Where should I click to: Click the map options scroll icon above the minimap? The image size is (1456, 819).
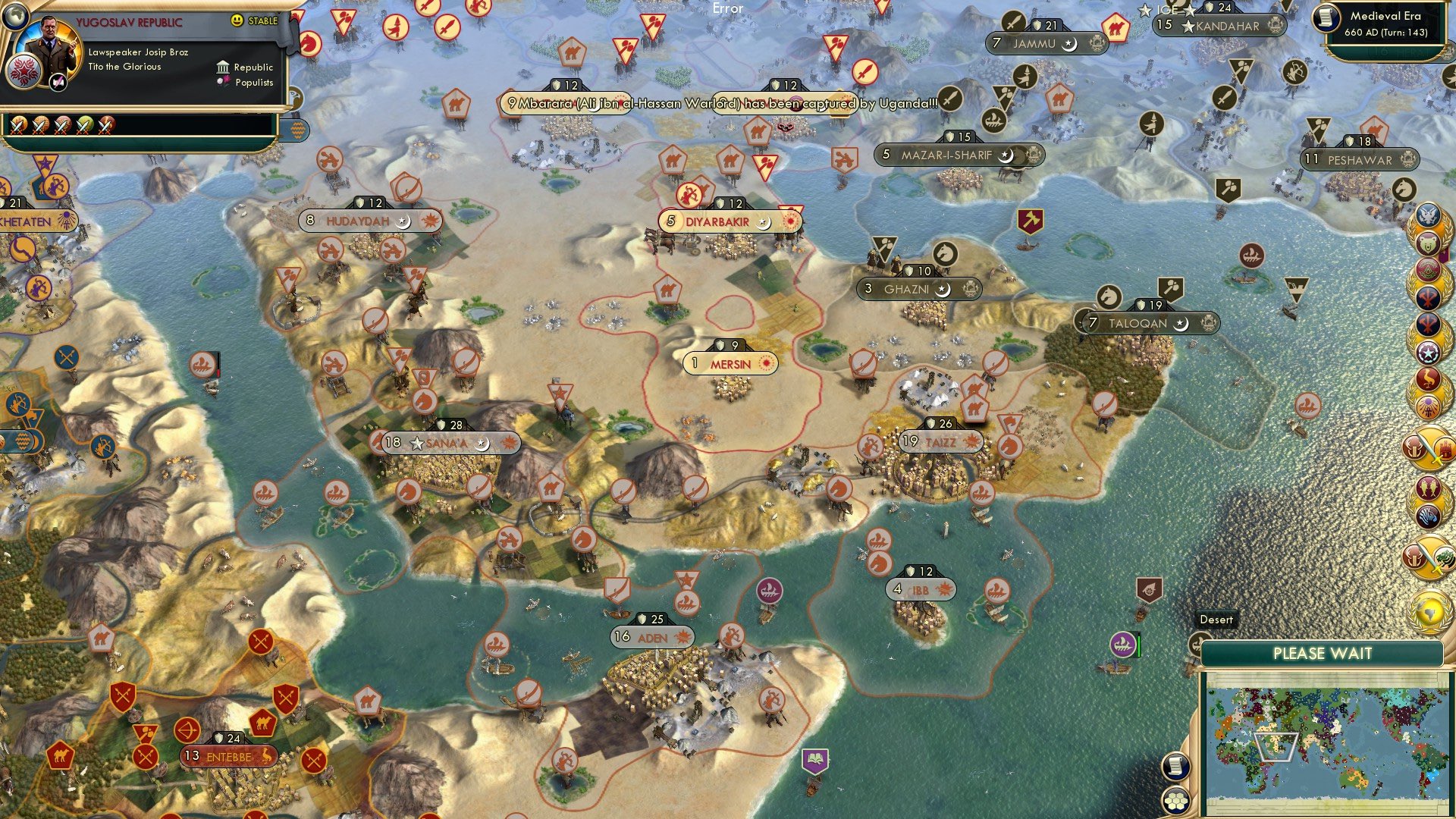1176,767
